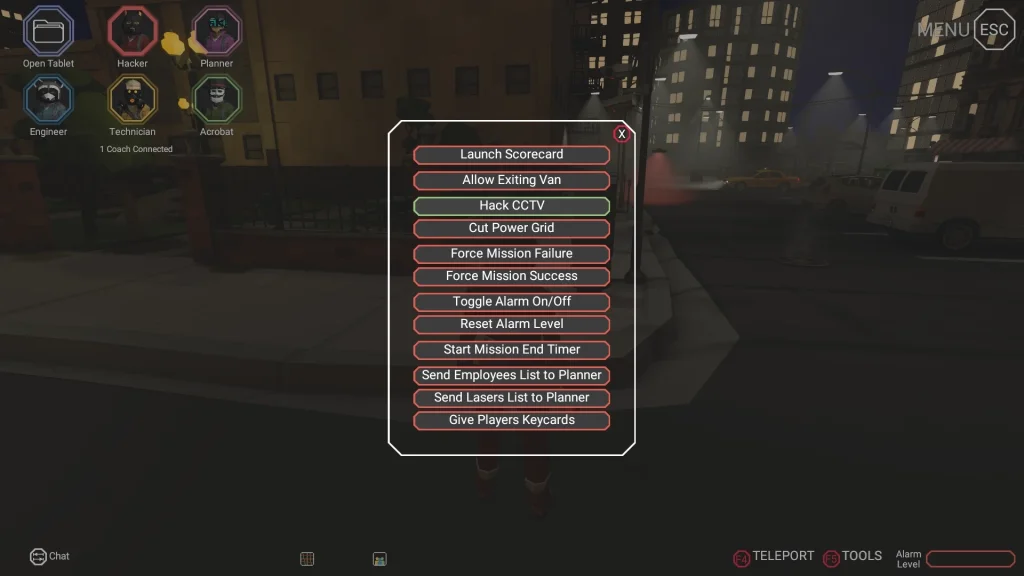
Task: Select the Planner character portrait
Action: (x=216, y=31)
